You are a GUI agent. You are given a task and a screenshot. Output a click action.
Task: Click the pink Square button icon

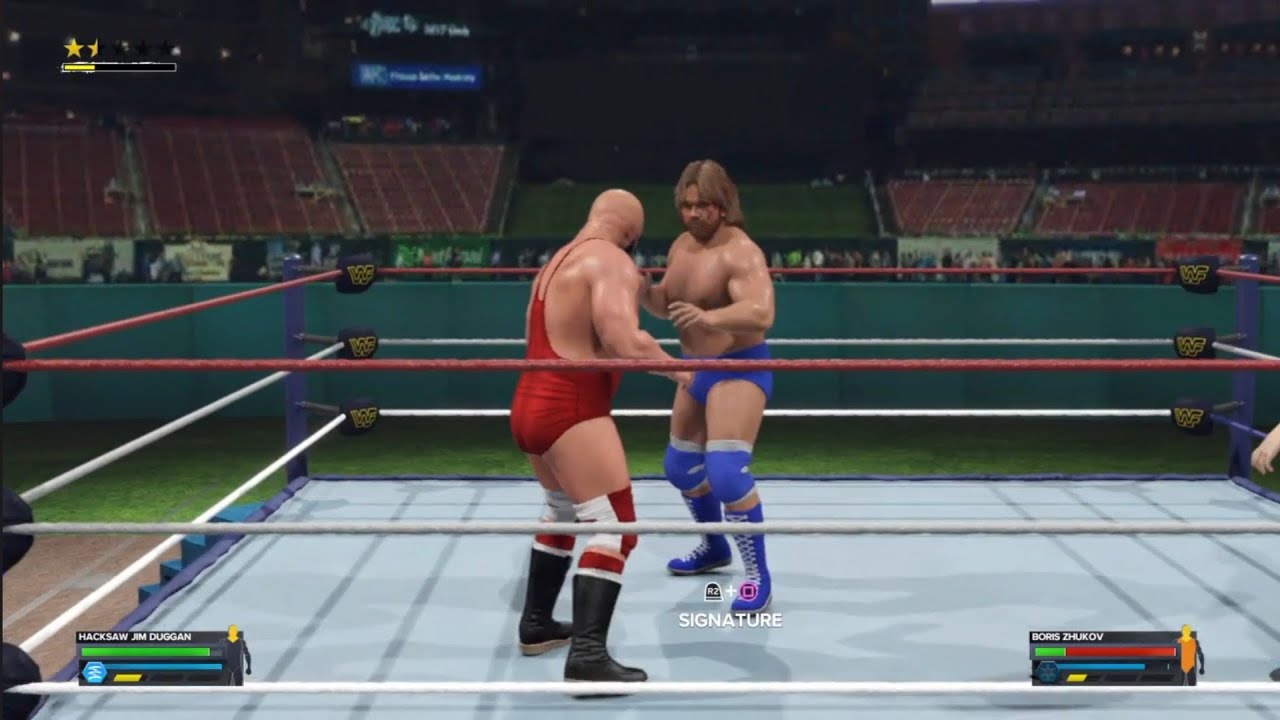748,591
